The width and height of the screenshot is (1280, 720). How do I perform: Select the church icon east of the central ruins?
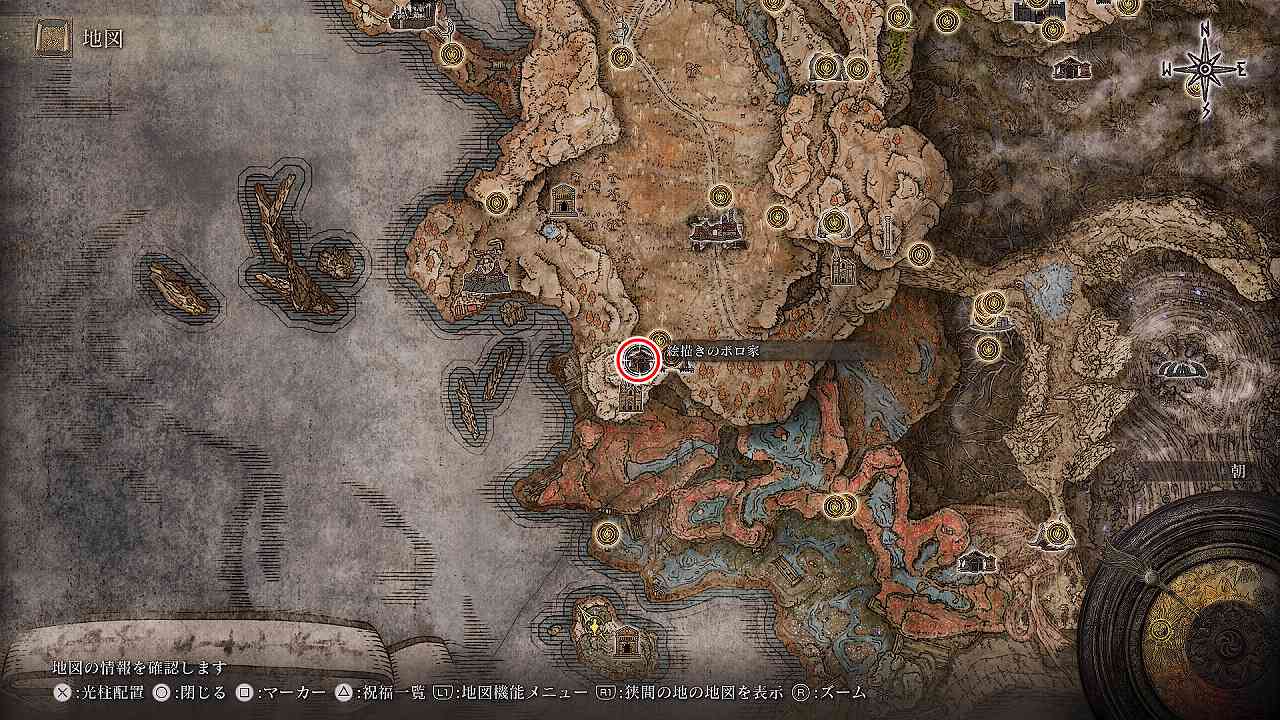pyautogui.click(x=843, y=267)
